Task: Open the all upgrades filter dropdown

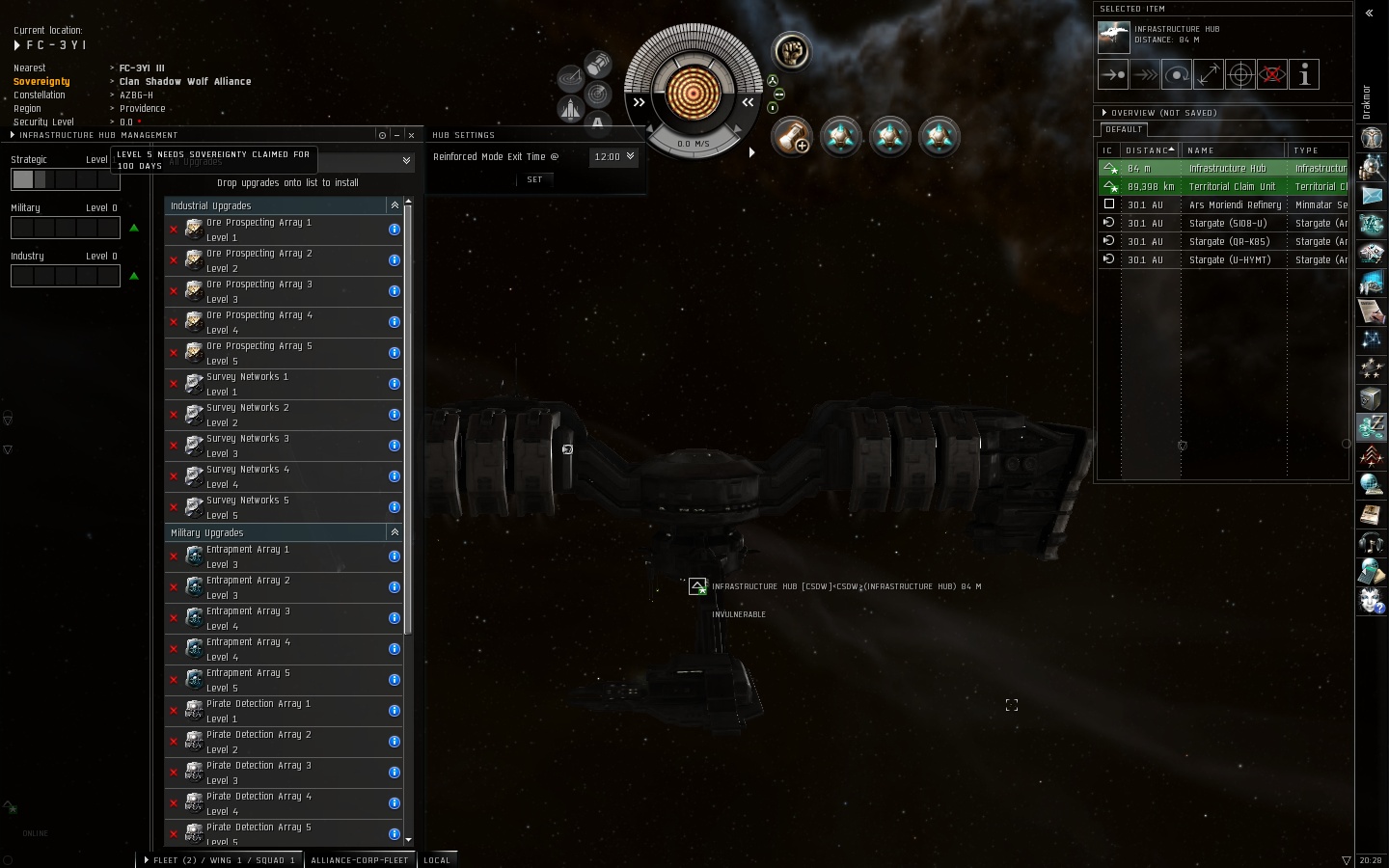Action: pos(406,161)
